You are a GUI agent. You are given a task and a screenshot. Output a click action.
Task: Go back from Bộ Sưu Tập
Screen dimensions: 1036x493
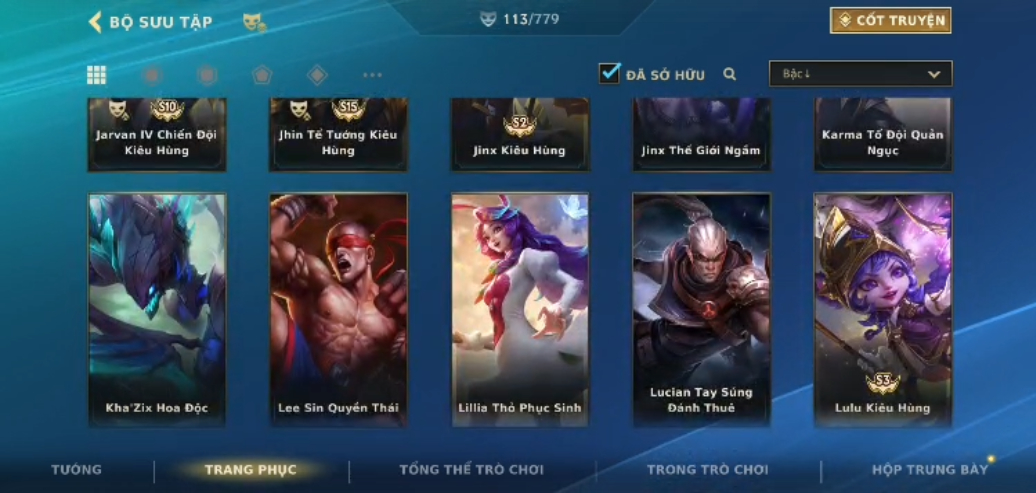coord(95,22)
